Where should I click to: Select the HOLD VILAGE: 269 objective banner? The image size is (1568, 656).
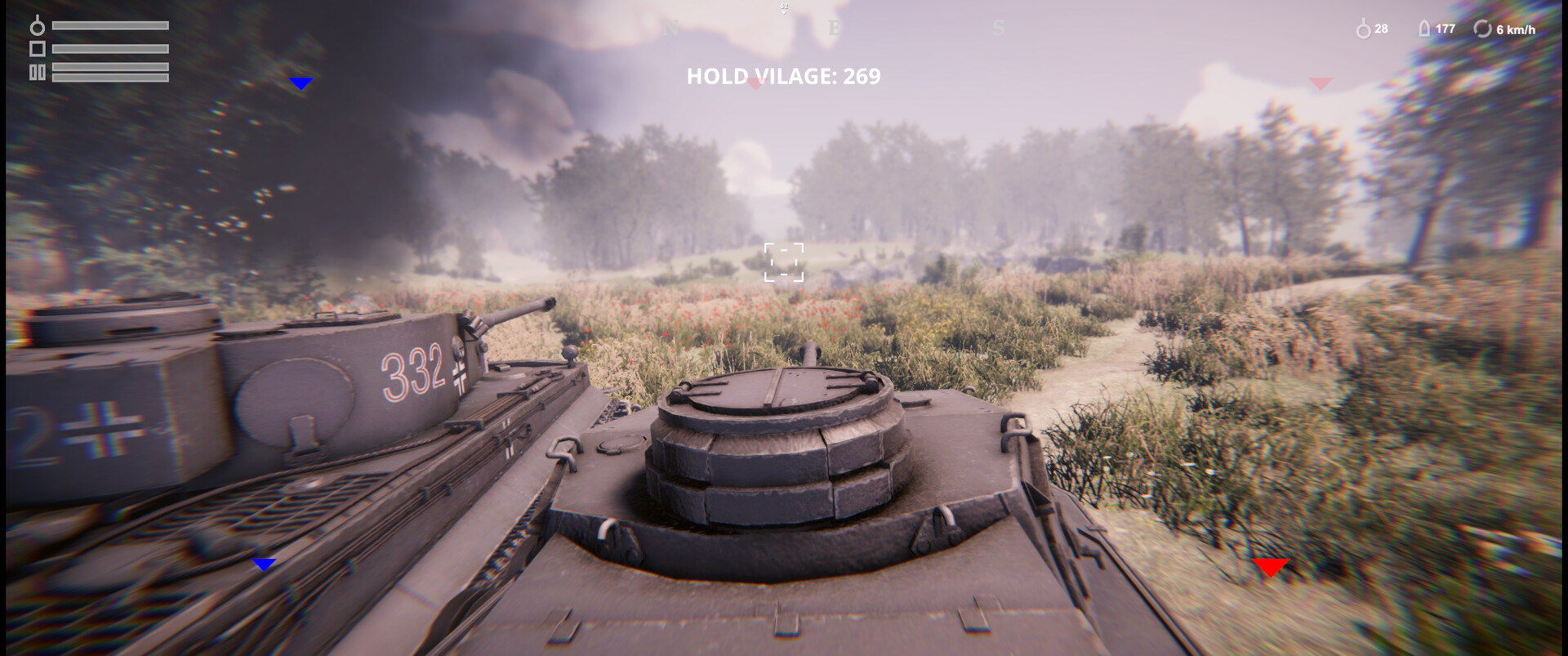(782, 76)
